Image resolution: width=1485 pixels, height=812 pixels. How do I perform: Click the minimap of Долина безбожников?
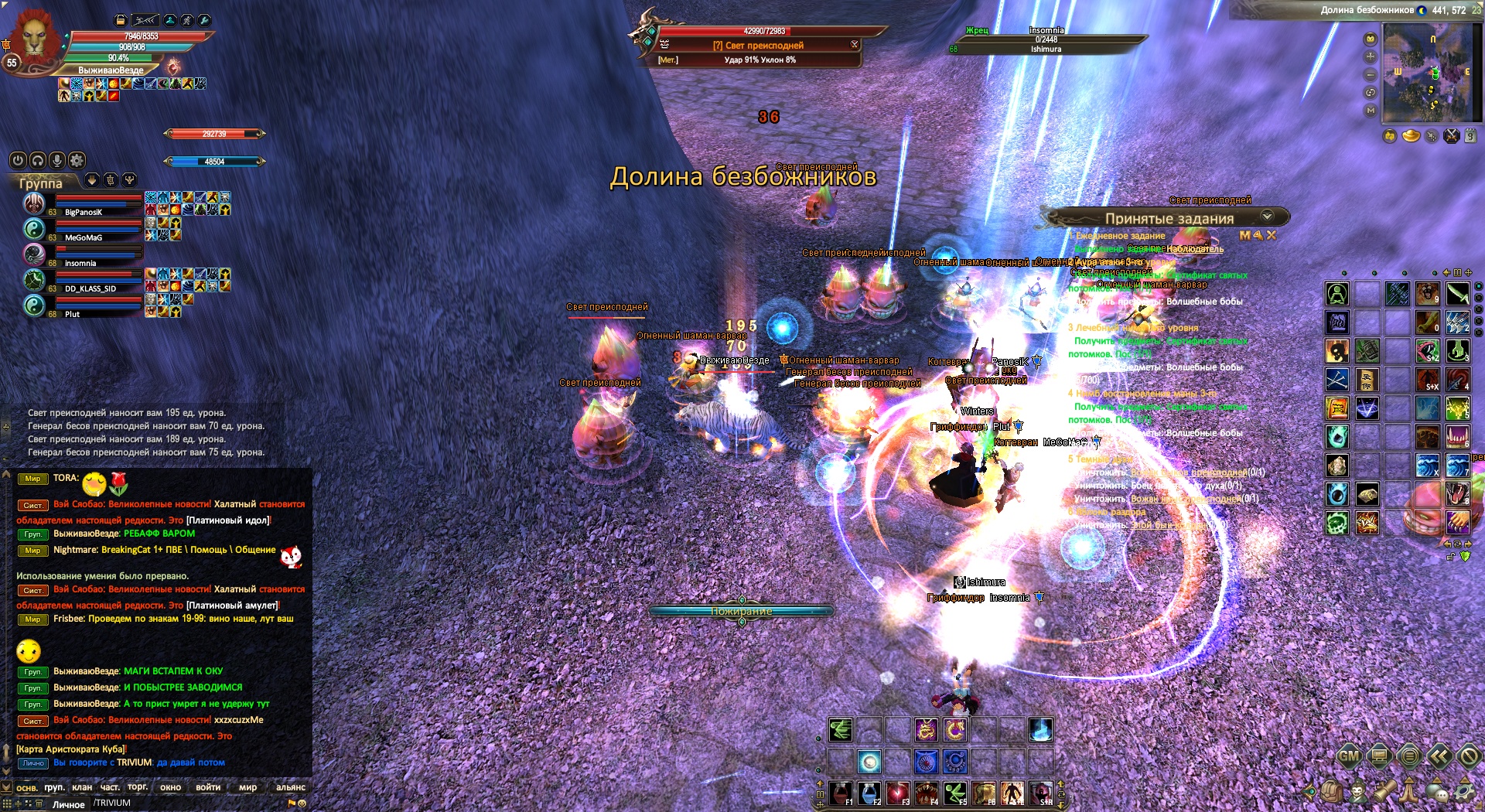(x=1431, y=73)
